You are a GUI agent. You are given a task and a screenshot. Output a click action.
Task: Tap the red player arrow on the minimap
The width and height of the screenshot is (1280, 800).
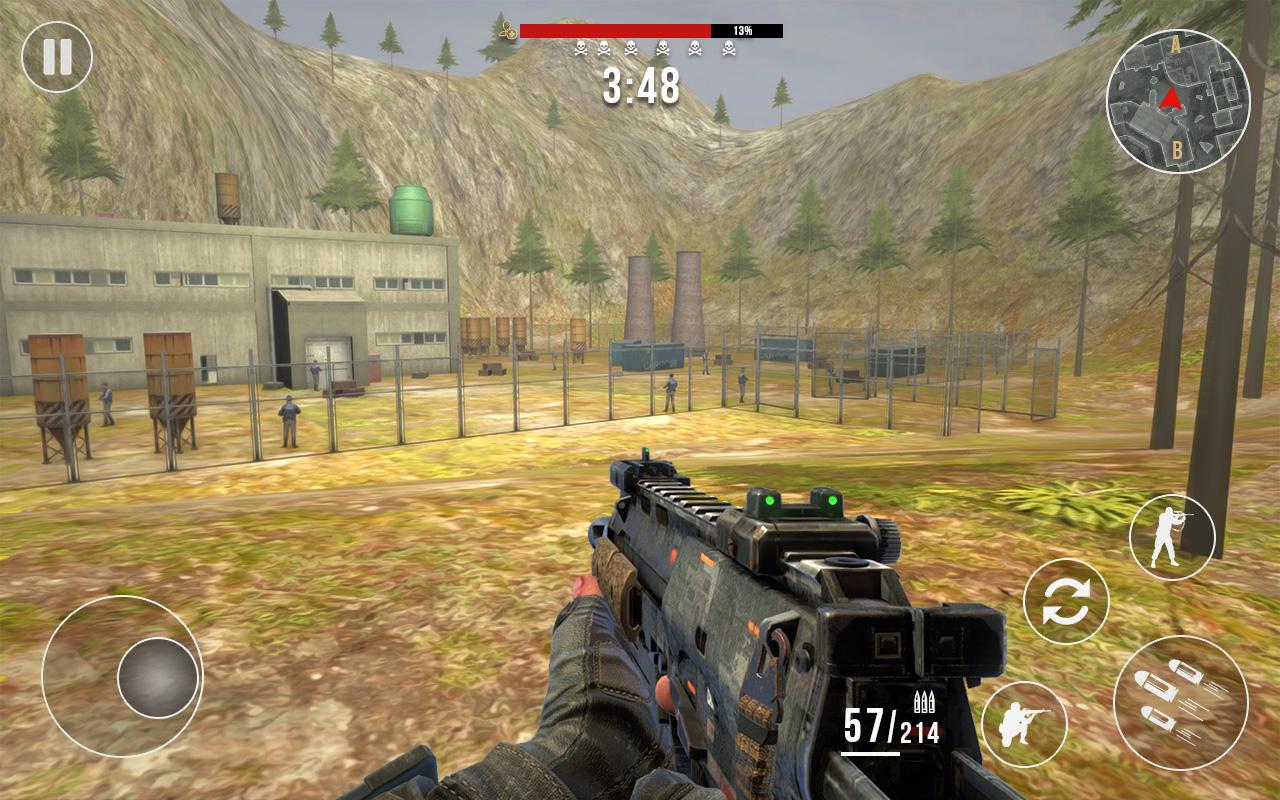pyautogui.click(x=1172, y=99)
